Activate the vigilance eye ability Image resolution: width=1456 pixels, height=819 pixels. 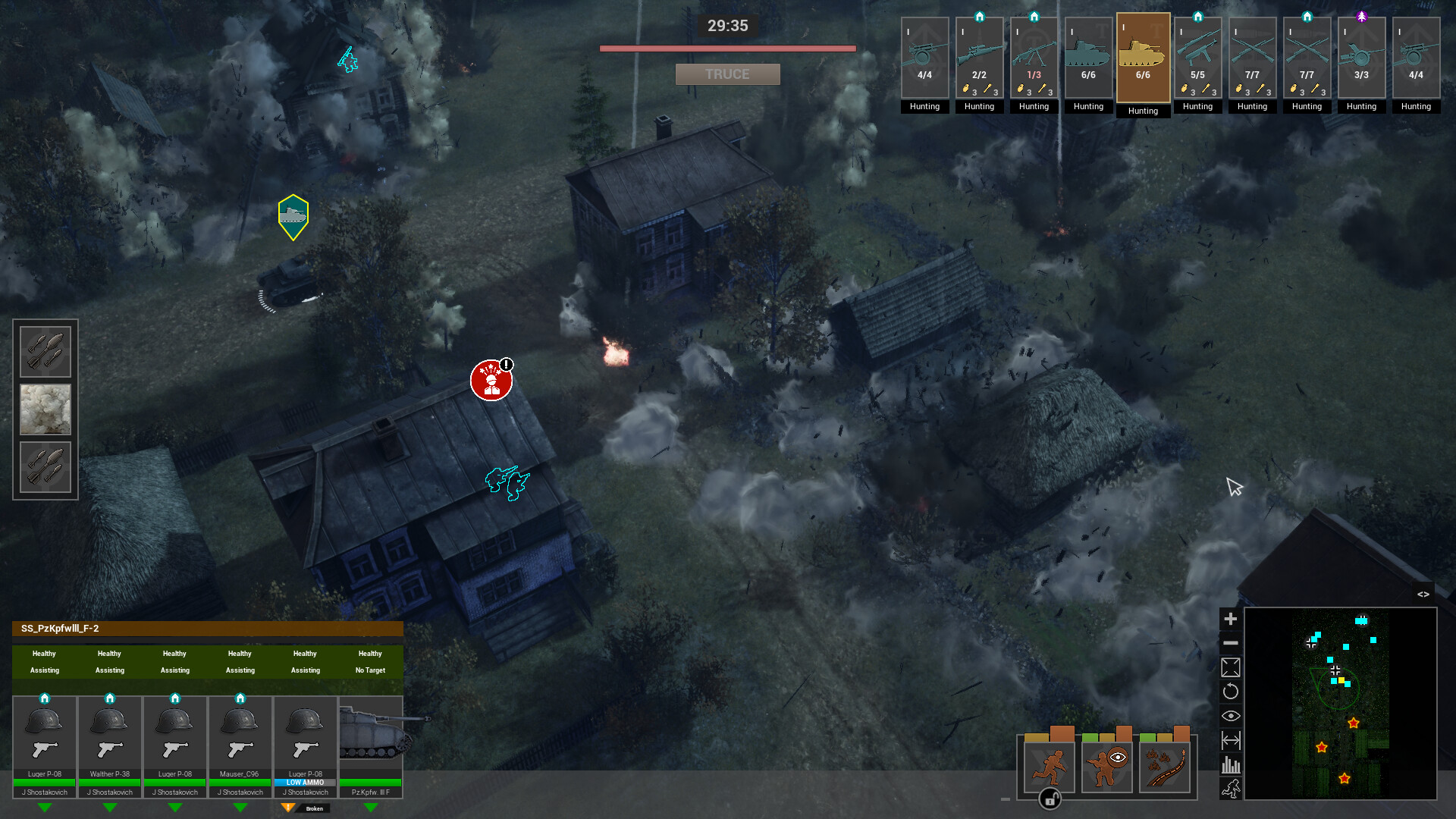(1106, 767)
